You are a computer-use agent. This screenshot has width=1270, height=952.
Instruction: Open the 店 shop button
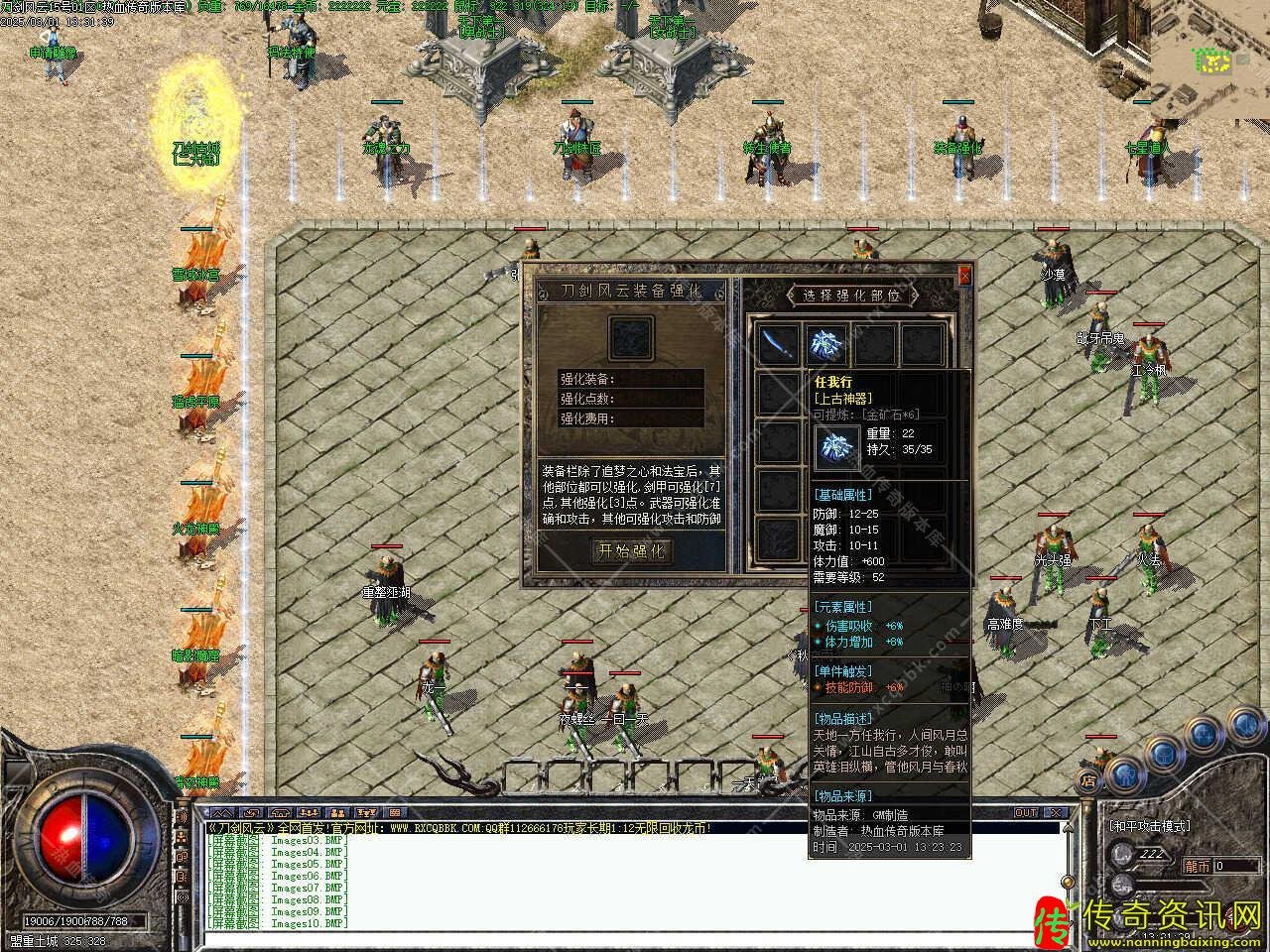tap(1088, 778)
